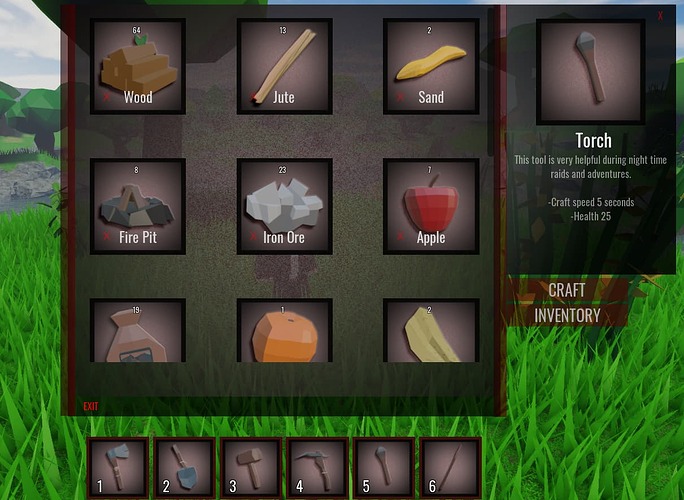Select the sack item slot
The height and width of the screenshot is (500, 684).
[138, 332]
